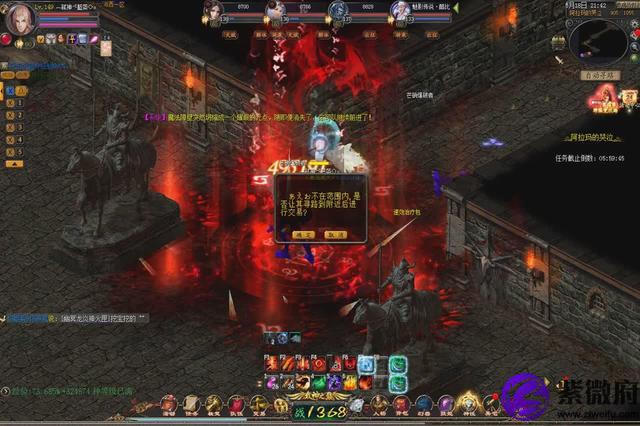The height and width of the screenshot is (426, 640).
Task: Open the leftmost bottom menu bar icon
Action: coord(168,404)
